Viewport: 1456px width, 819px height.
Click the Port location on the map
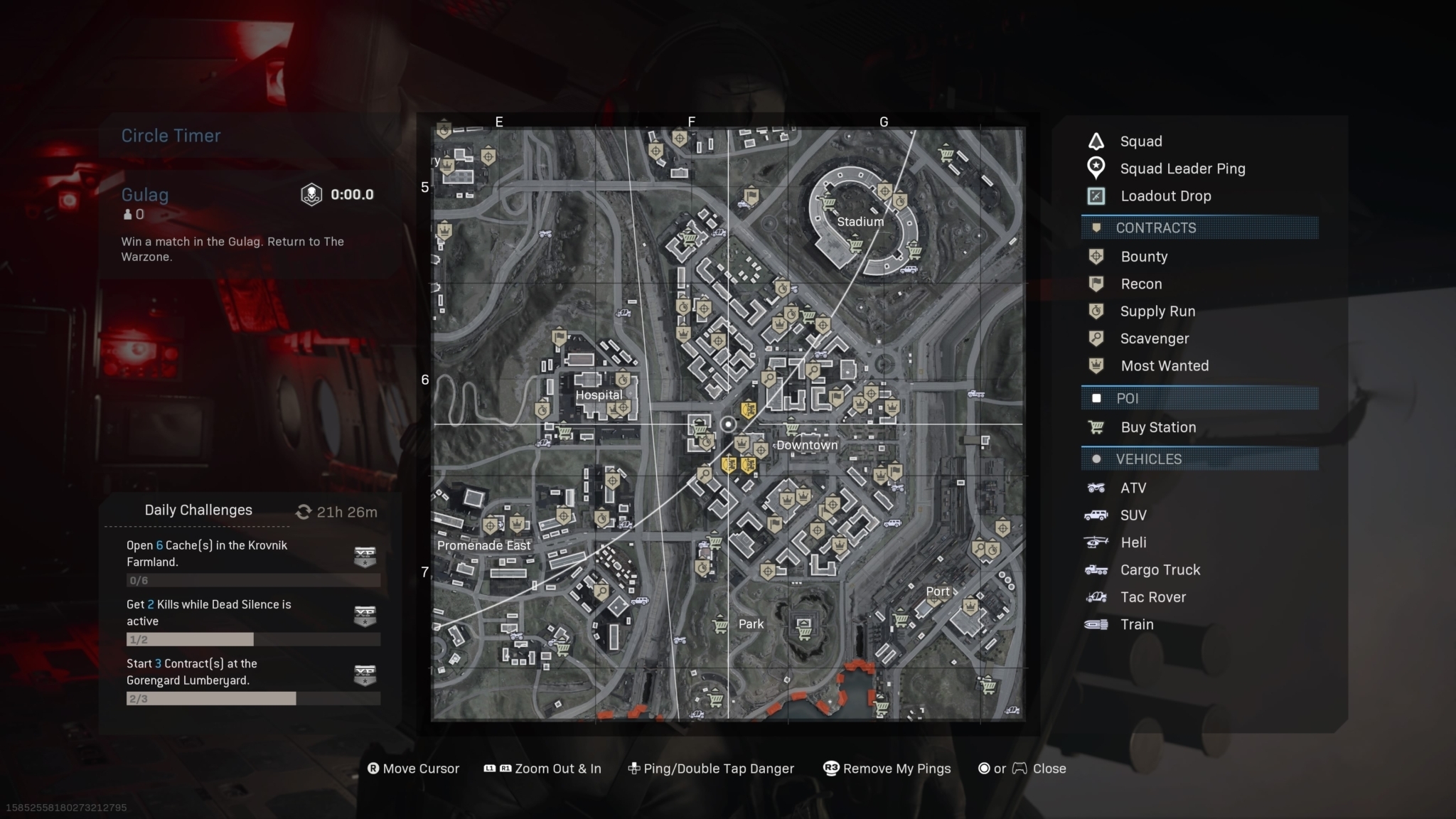pos(938,591)
